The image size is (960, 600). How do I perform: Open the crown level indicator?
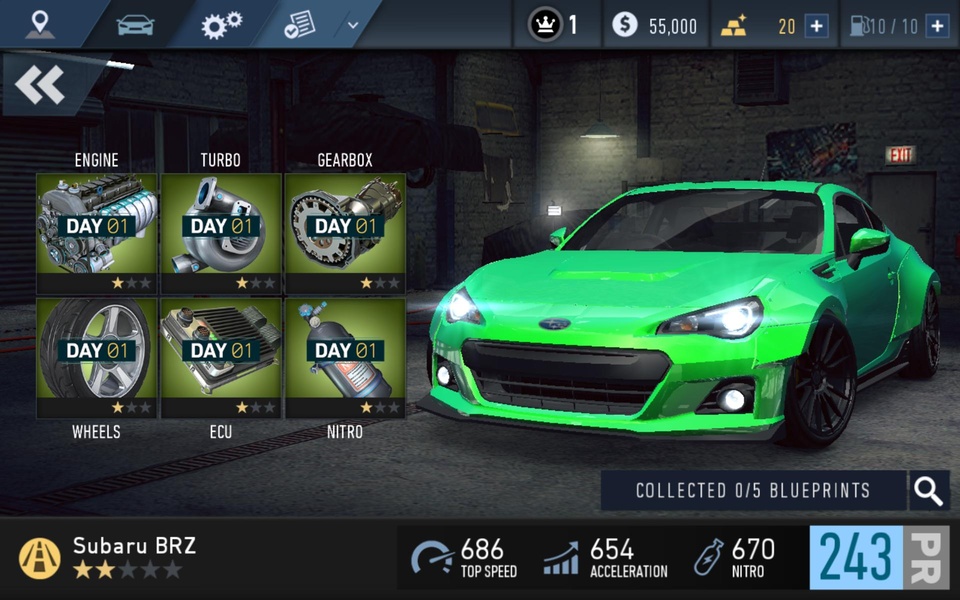coord(553,26)
